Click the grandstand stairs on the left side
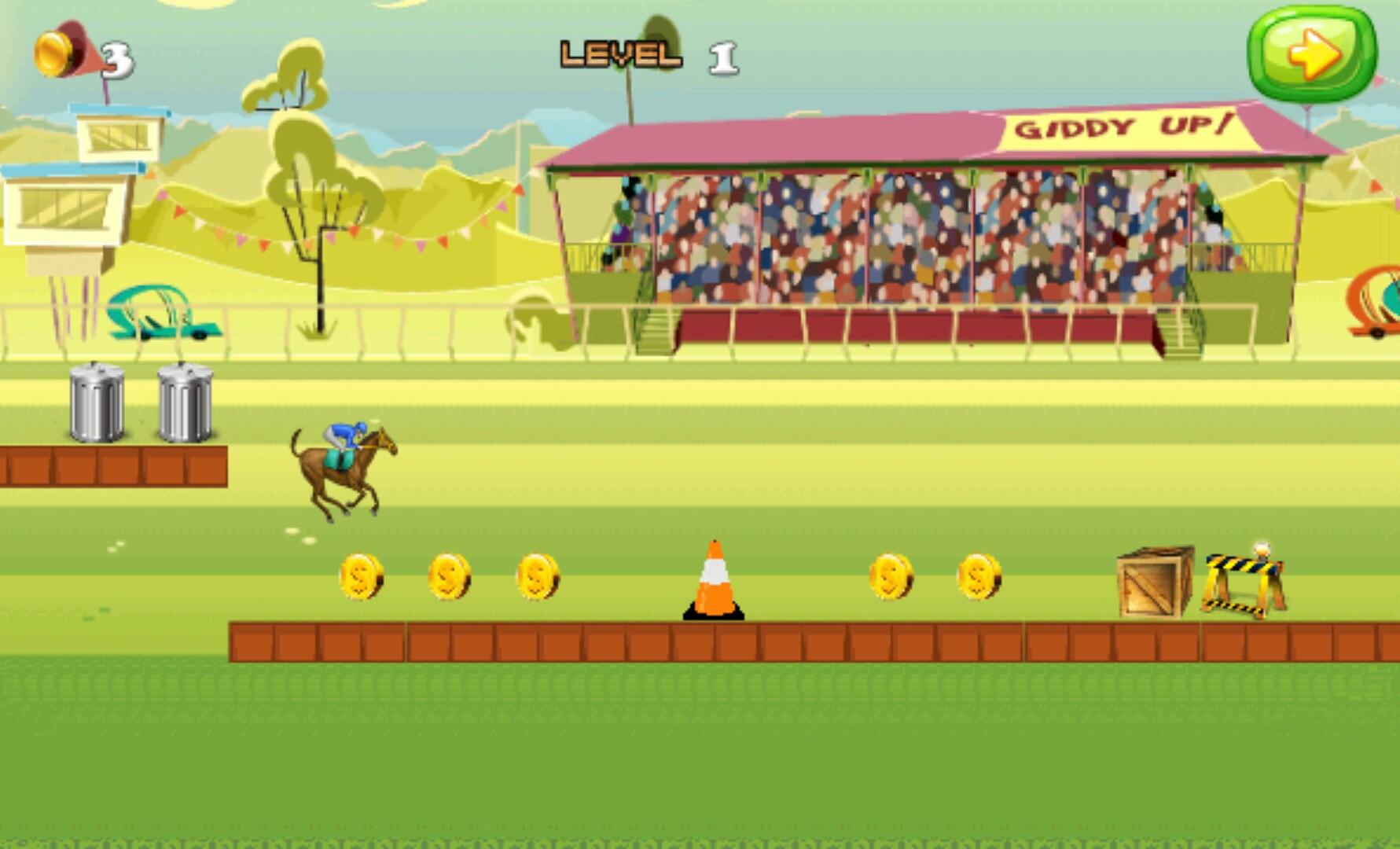 pyautogui.click(x=652, y=330)
